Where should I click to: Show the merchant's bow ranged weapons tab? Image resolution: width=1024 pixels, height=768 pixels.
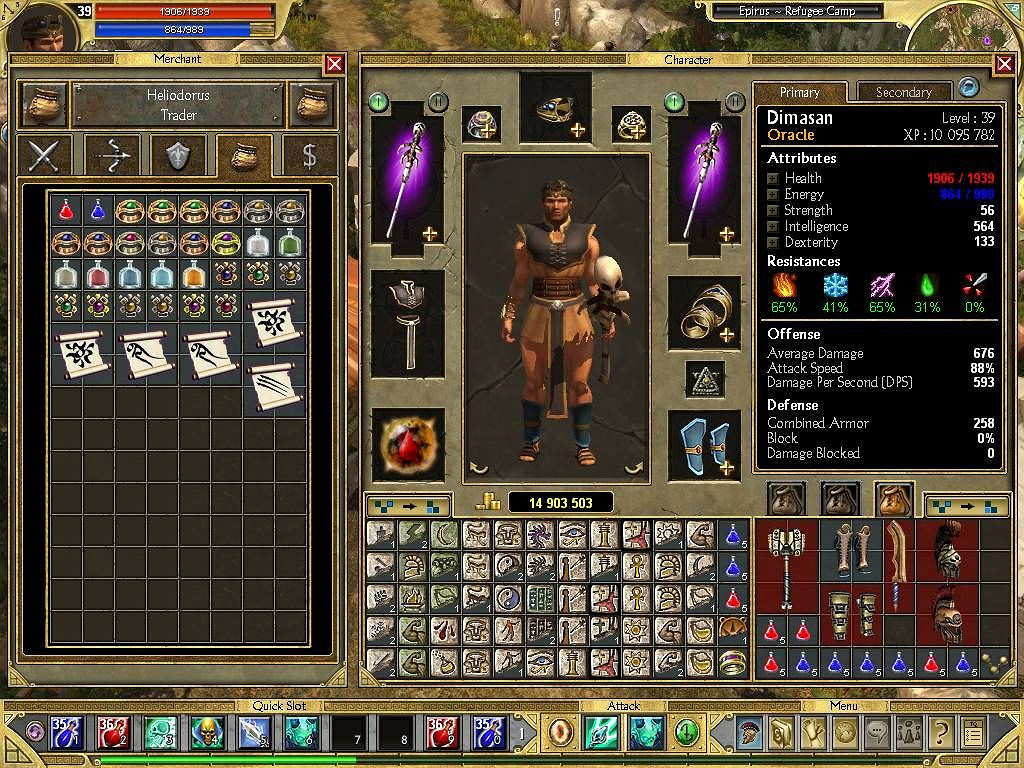pyautogui.click(x=111, y=156)
